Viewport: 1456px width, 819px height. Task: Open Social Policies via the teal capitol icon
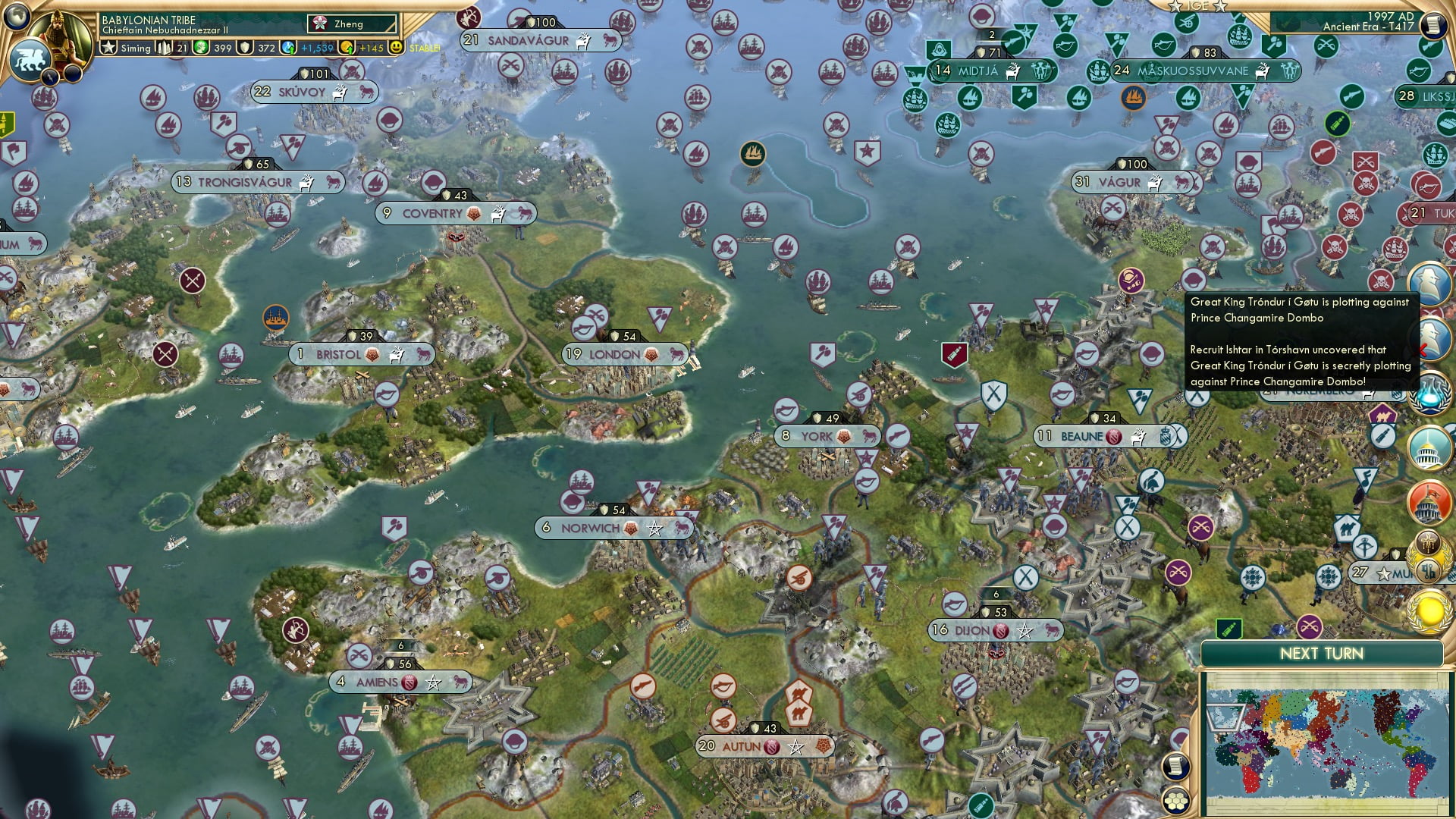pyautogui.click(x=1430, y=449)
